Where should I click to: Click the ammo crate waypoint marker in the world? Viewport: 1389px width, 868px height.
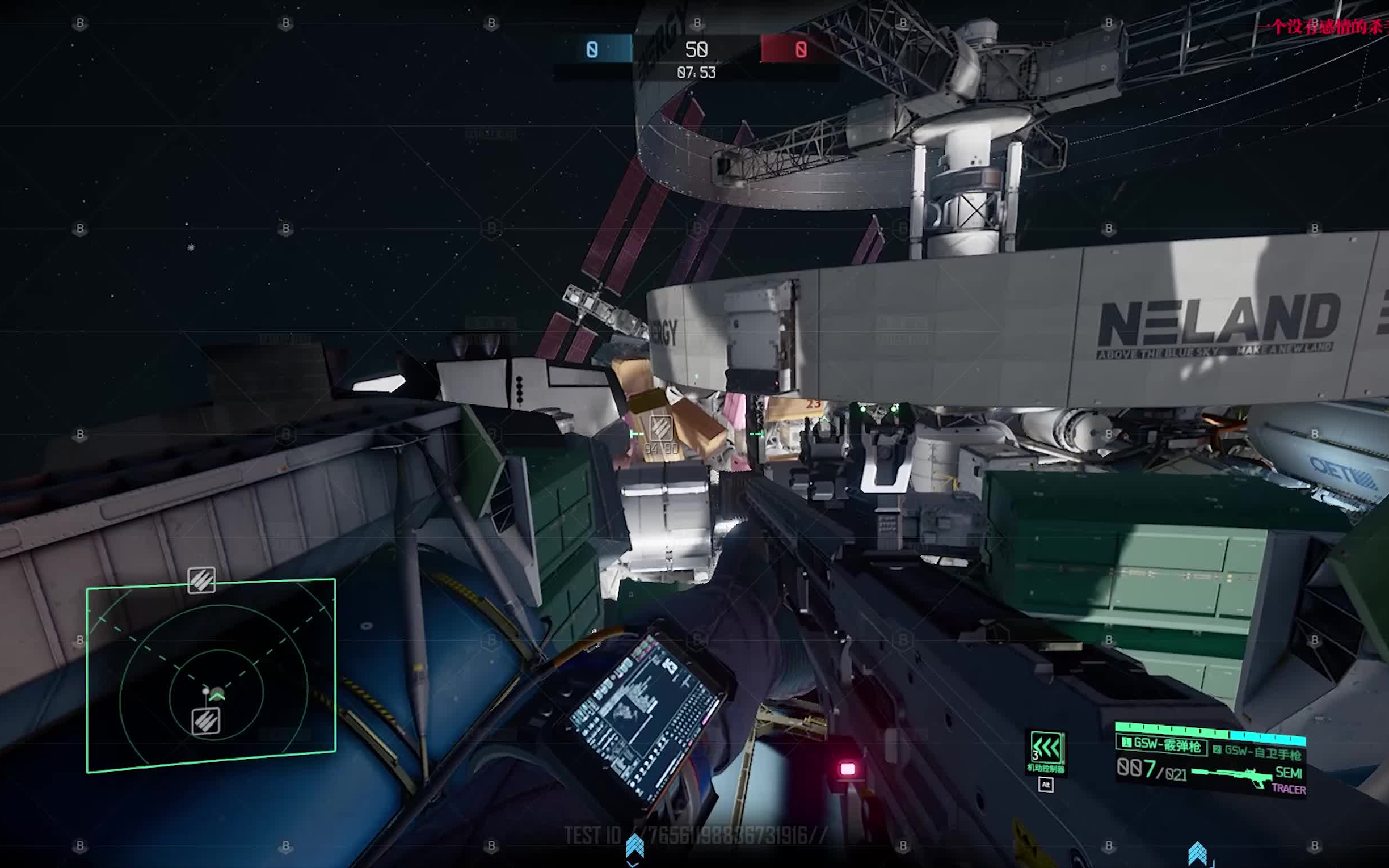[x=660, y=429]
